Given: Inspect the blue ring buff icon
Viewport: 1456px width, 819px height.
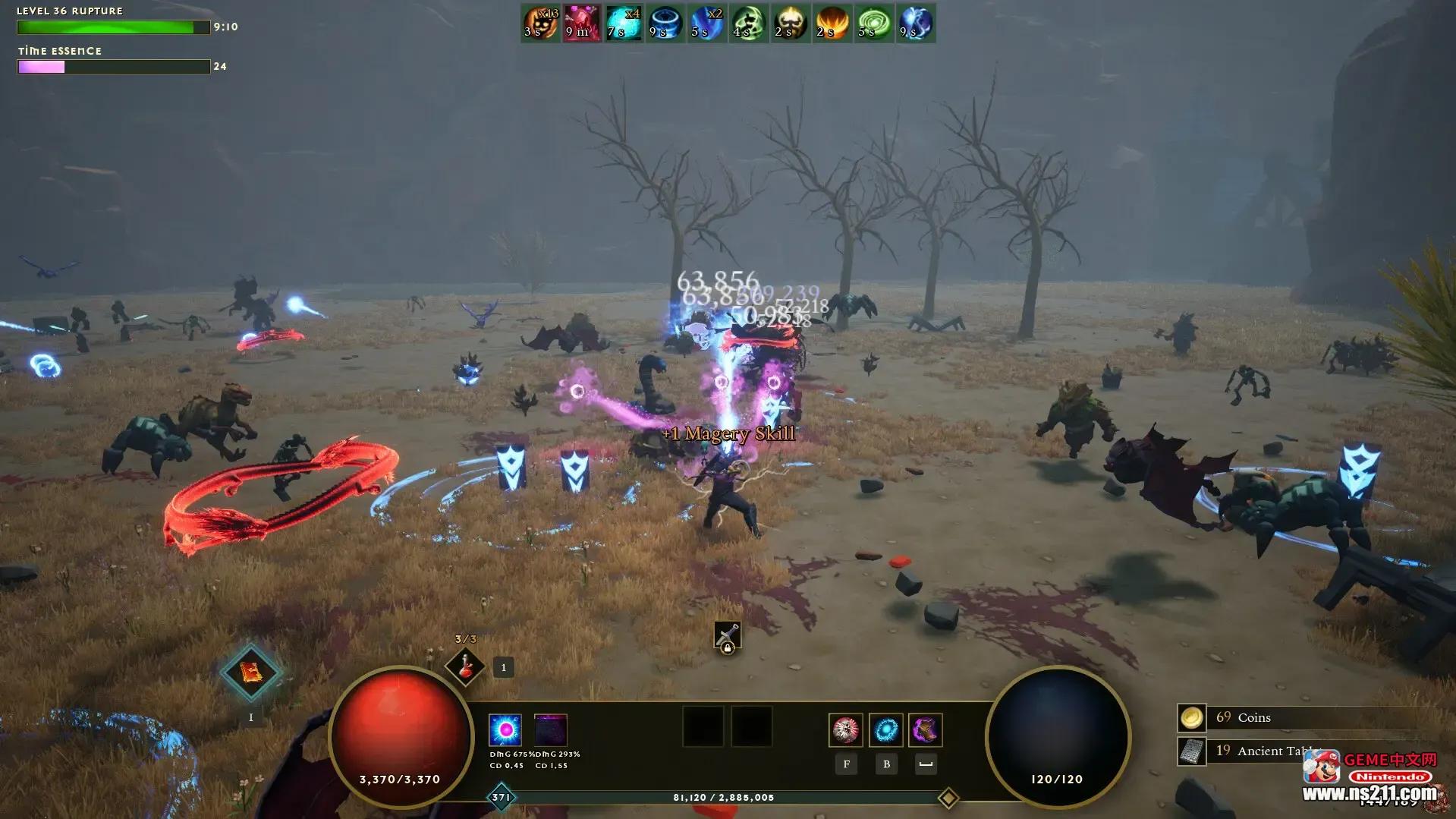Looking at the screenshot, I should [x=665, y=24].
